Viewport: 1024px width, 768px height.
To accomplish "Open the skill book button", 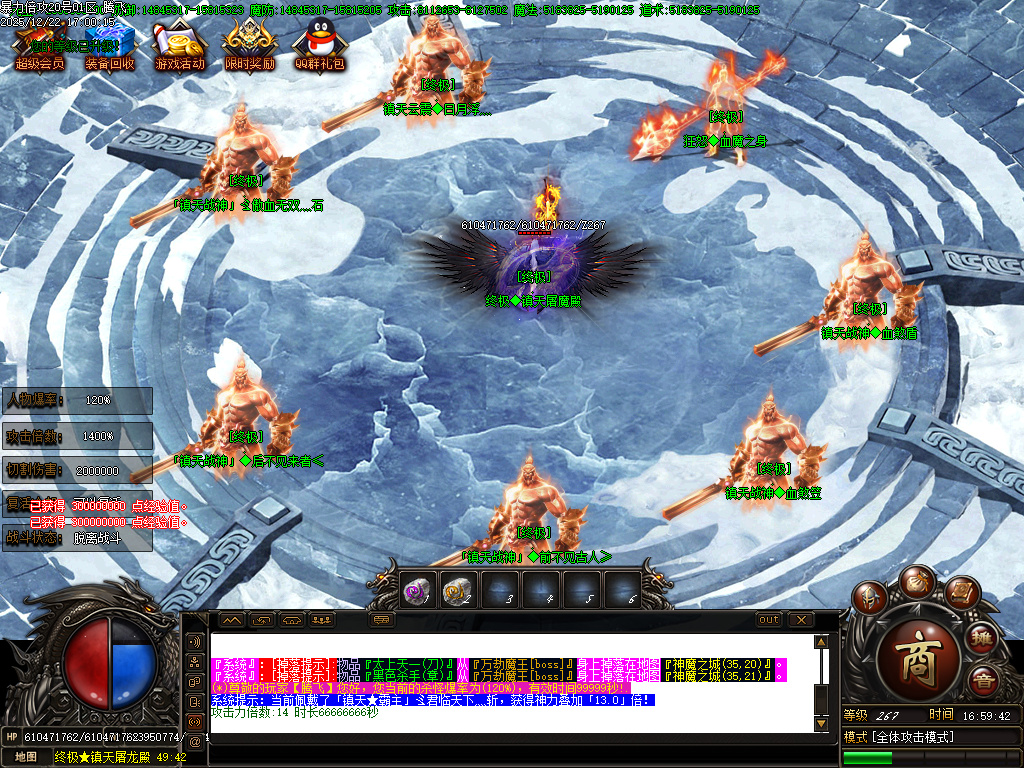I will click(960, 594).
